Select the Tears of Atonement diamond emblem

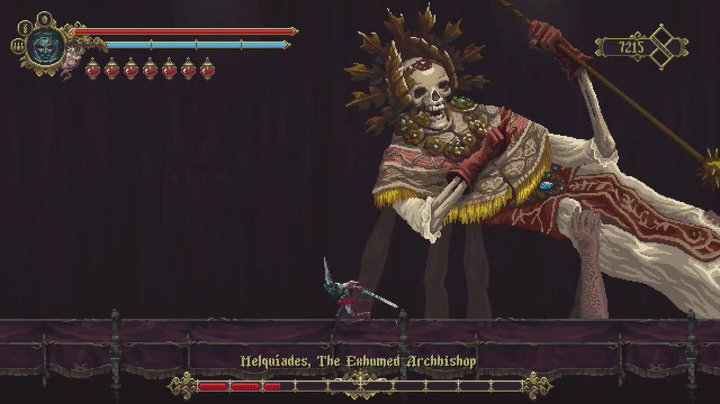click(x=663, y=46)
